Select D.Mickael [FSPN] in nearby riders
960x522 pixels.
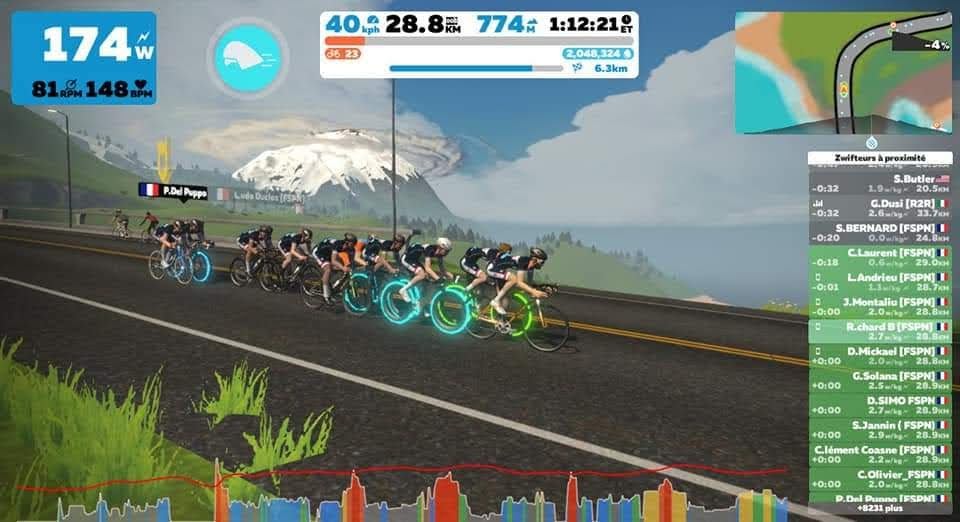point(879,356)
